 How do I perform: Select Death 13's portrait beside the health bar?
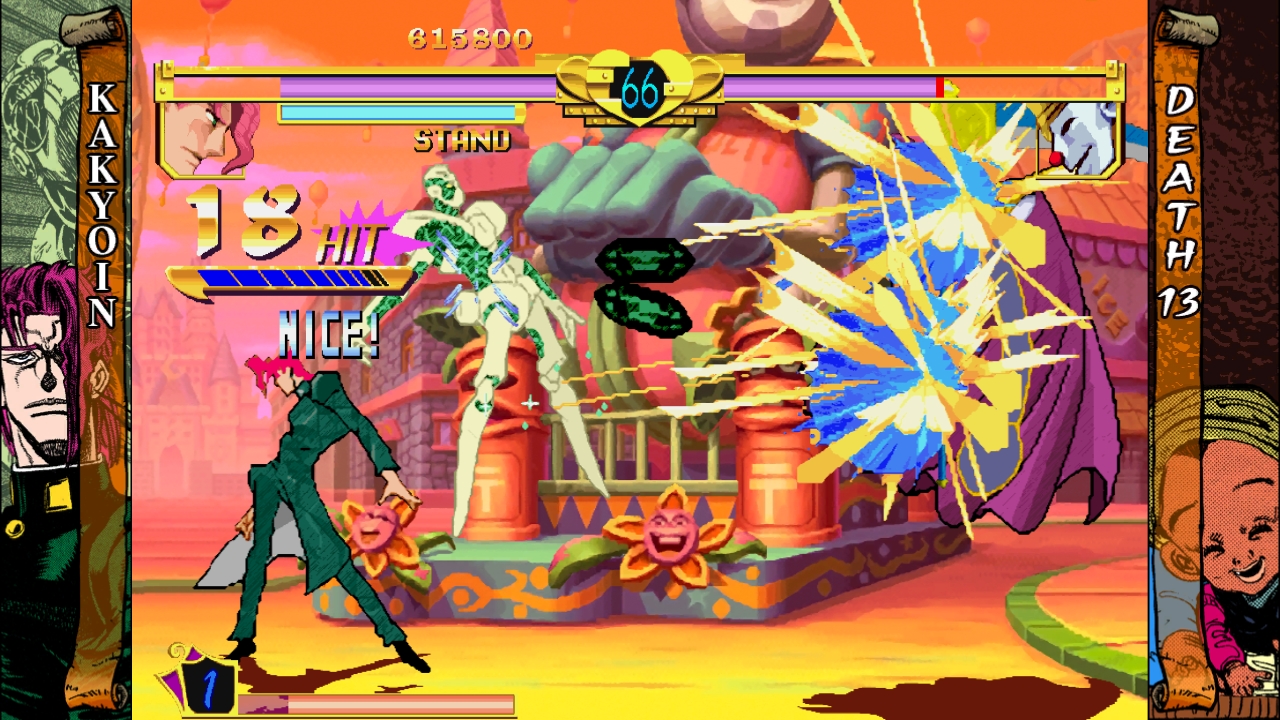[x=1078, y=138]
